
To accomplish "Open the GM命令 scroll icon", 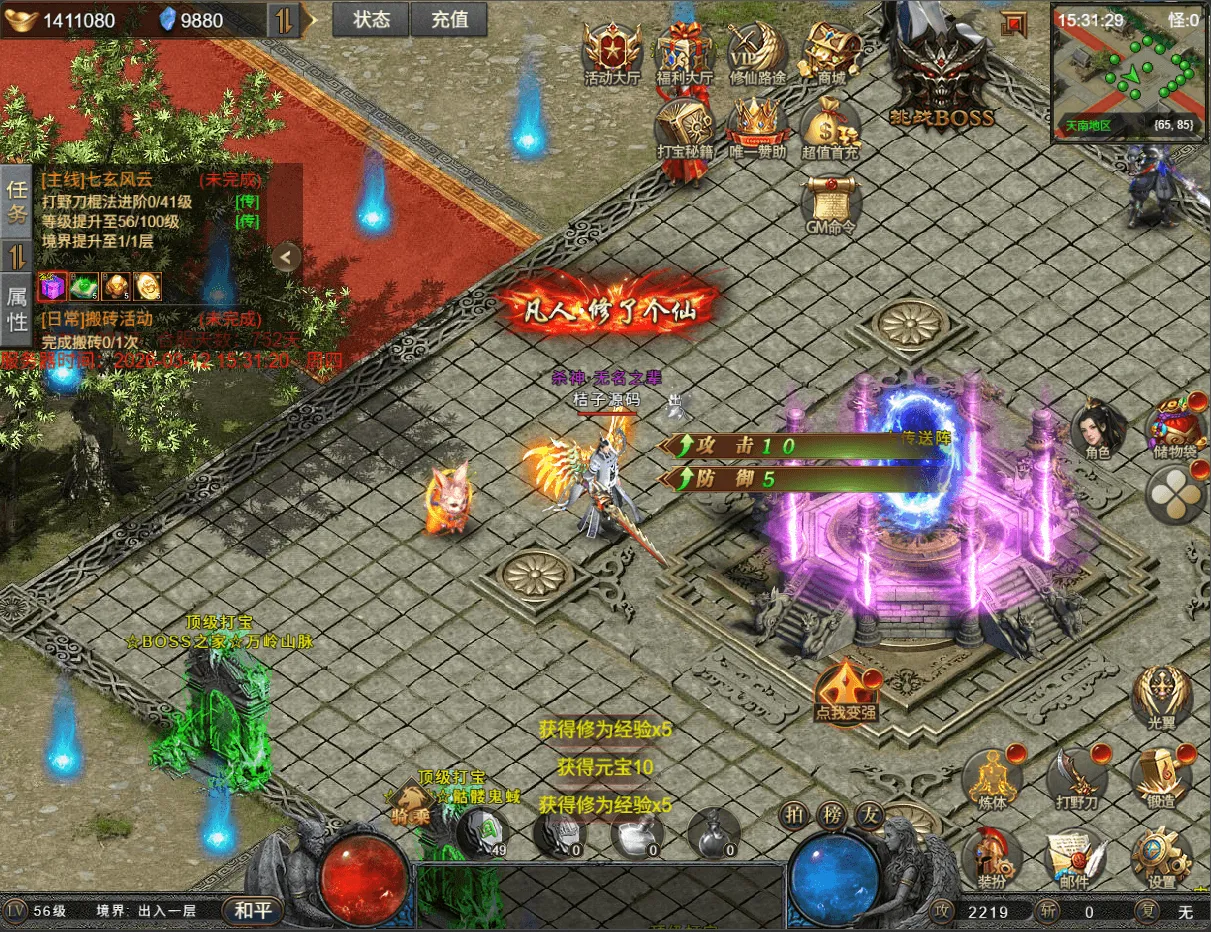I will pos(830,203).
